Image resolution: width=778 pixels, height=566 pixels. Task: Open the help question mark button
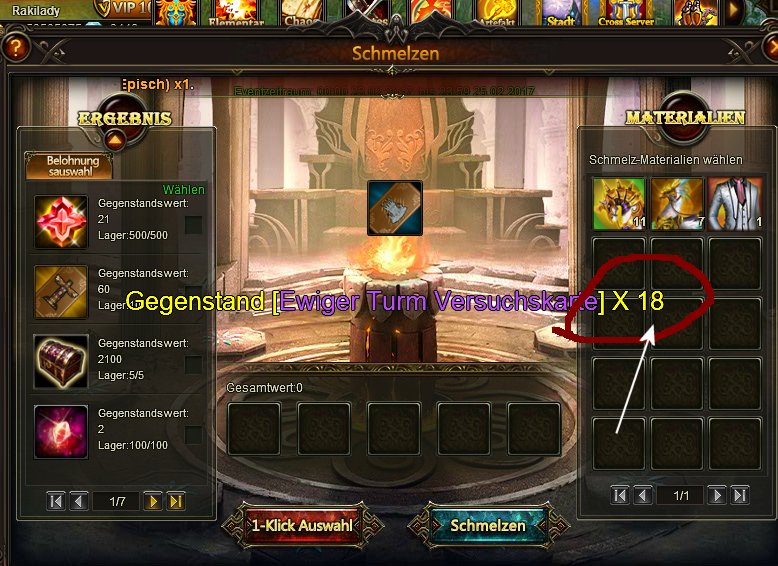(15, 47)
